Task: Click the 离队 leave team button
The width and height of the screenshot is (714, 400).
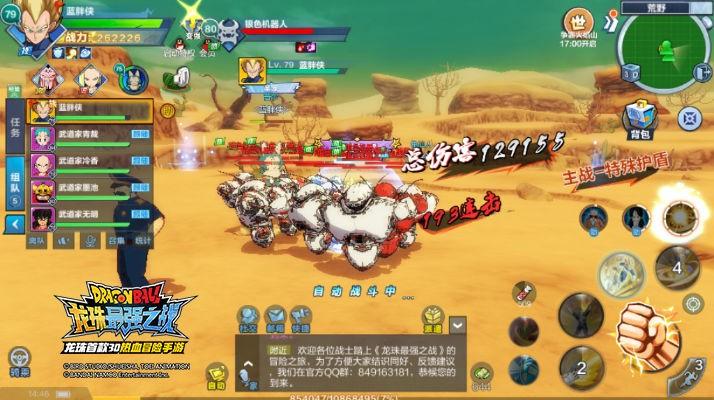Action: [37, 241]
